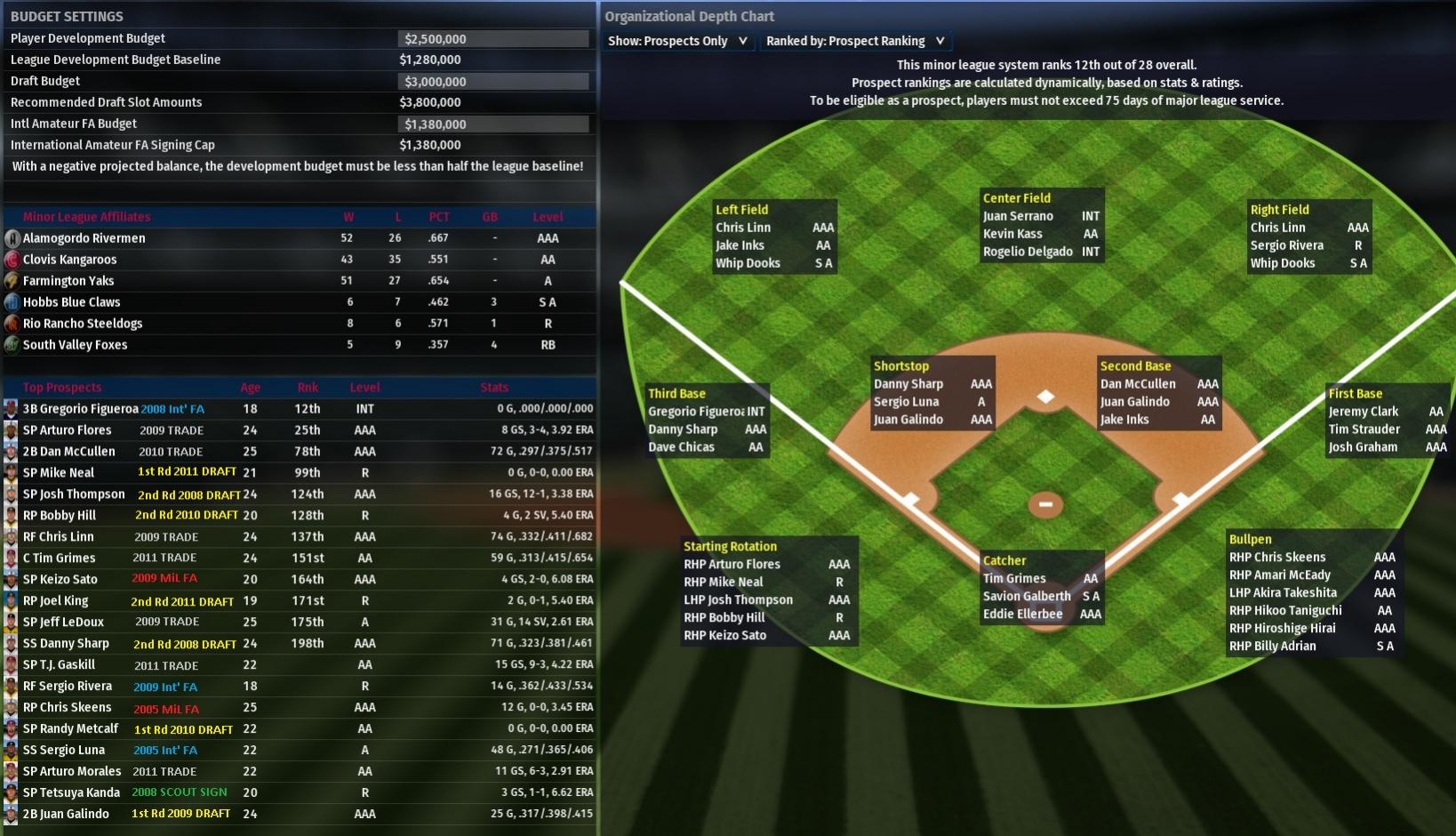Open SP Mike Neal's prospect row
1456x836 pixels.
(x=59, y=473)
